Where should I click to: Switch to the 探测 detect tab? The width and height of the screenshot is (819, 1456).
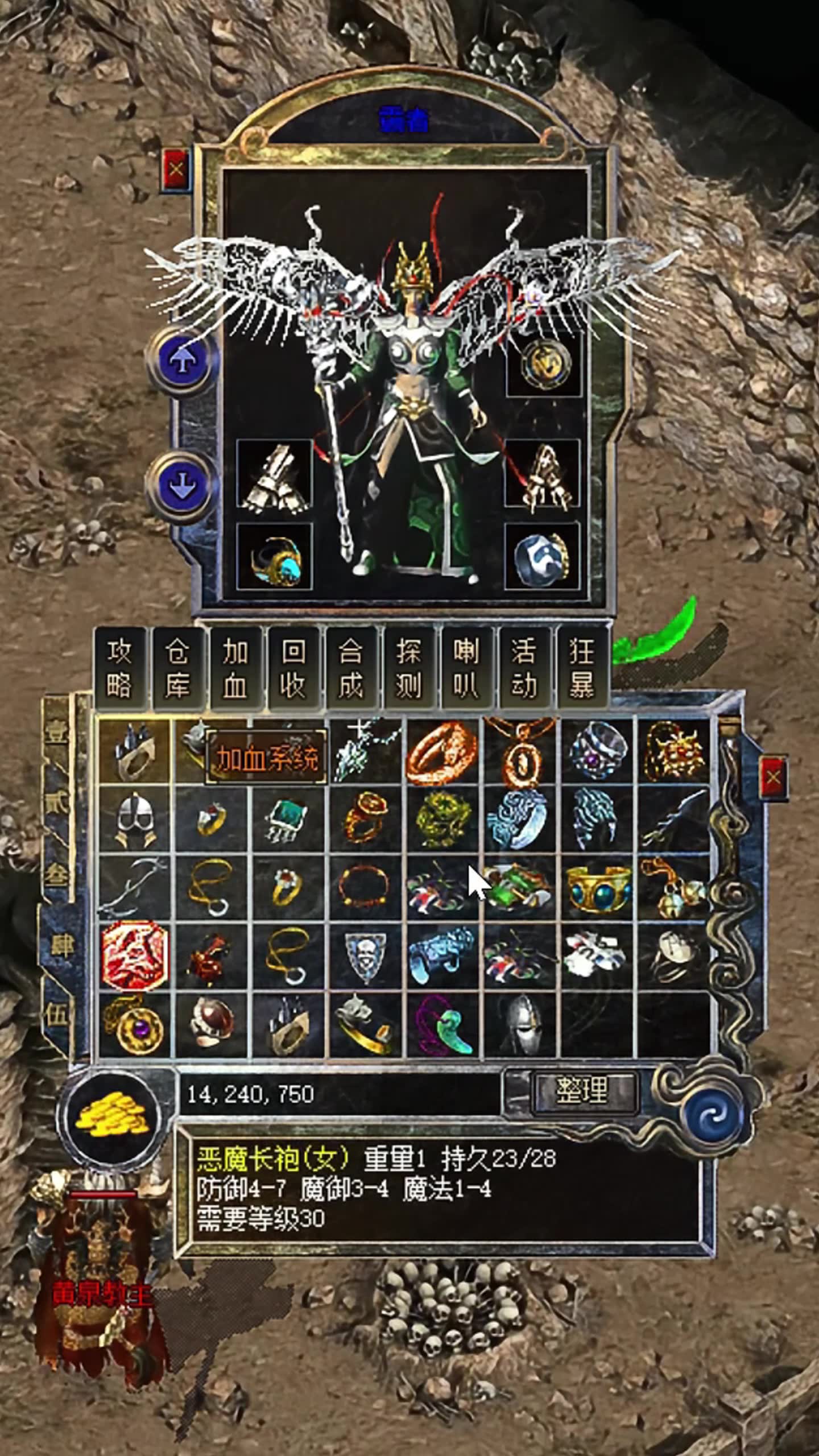(x=409, y=668)
